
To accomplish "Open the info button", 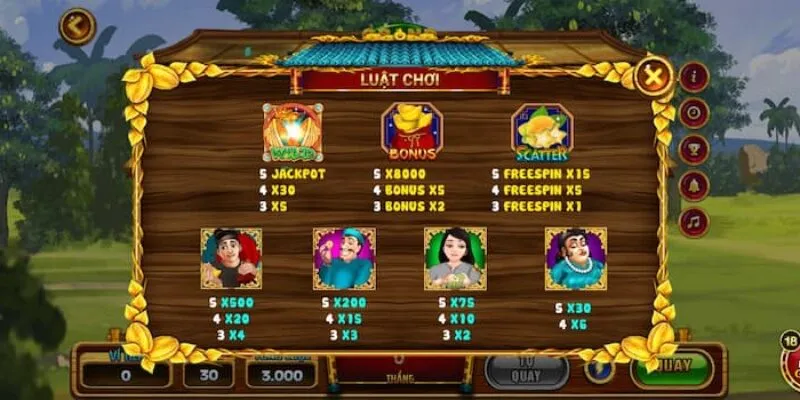I will click(694, 77).
